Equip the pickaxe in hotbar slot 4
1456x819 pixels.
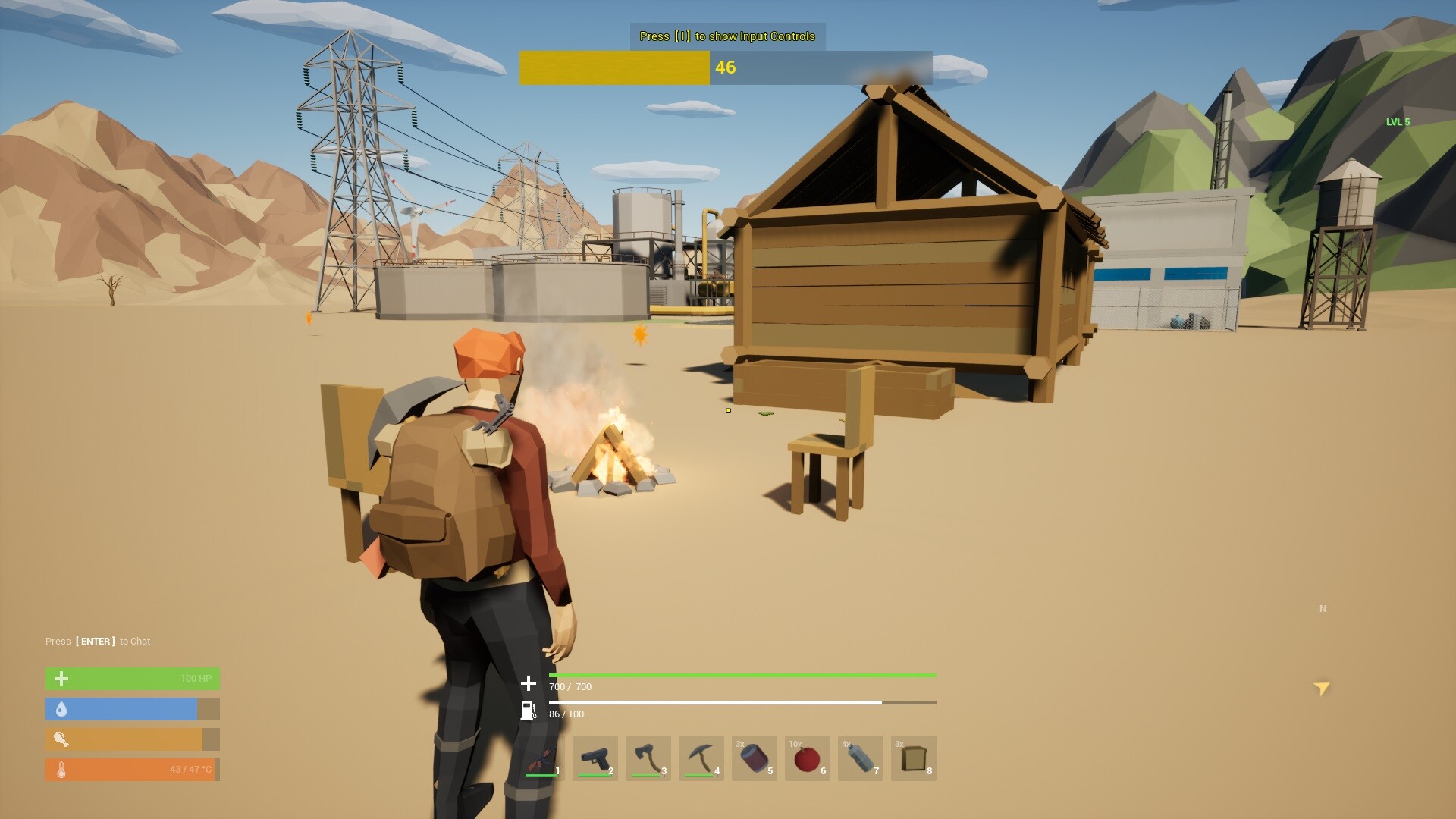(703, 756)
